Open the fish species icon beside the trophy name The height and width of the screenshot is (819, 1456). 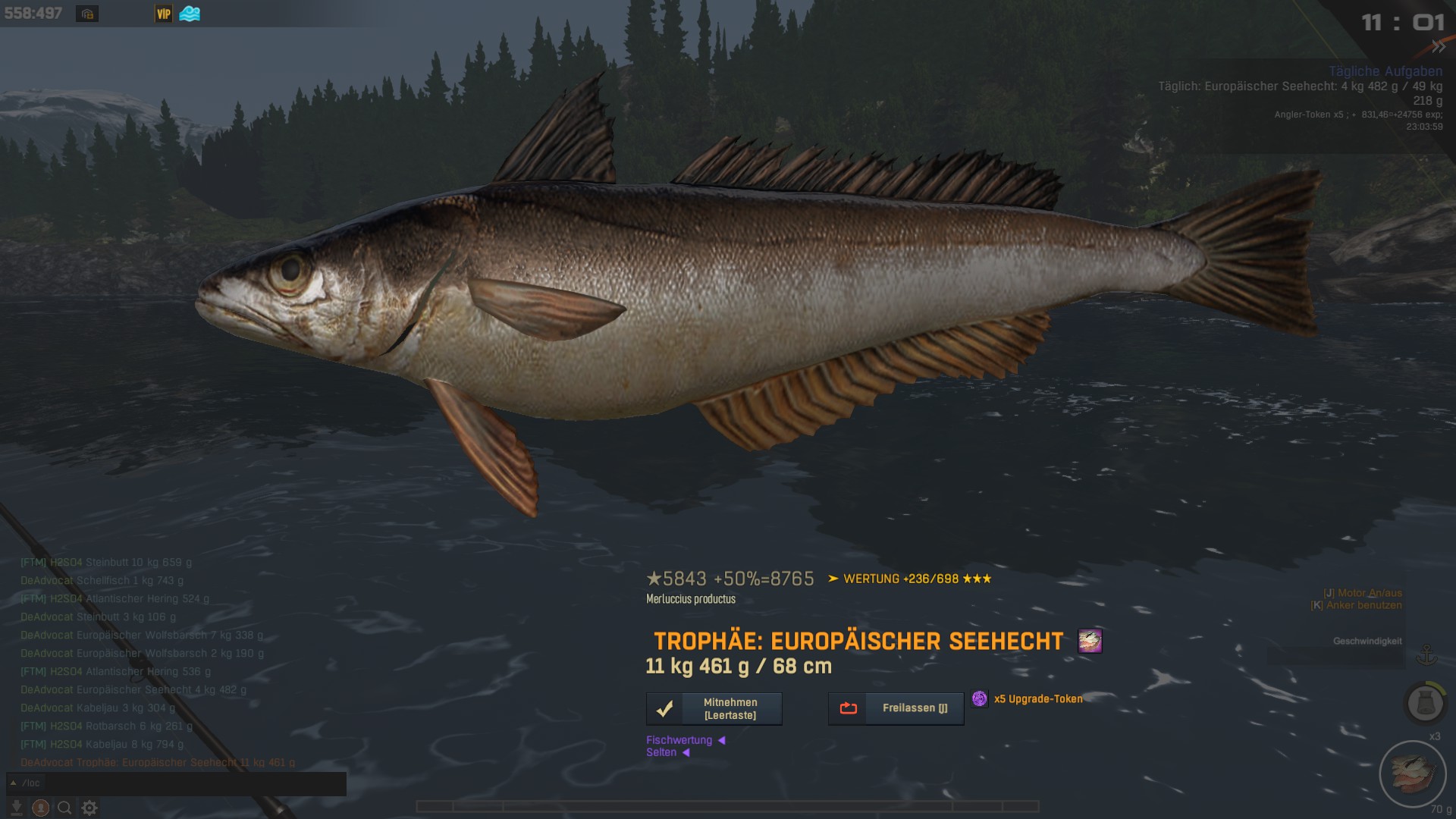(x=1090, y=642)
